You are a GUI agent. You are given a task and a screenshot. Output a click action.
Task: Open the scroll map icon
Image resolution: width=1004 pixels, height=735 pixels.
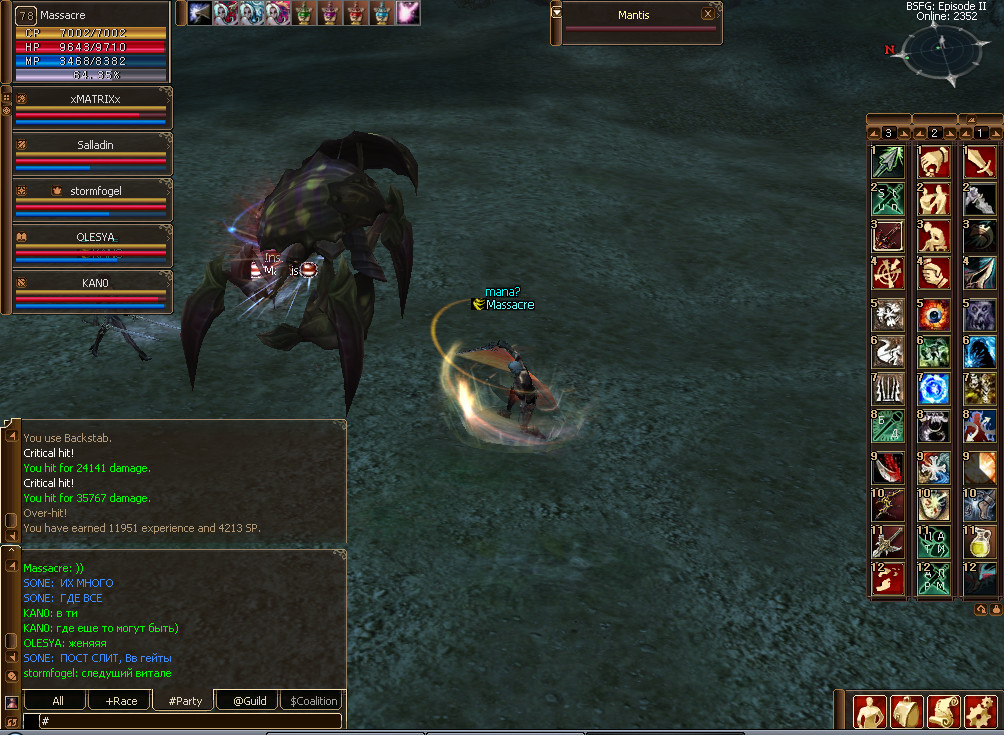coord(943,711)
